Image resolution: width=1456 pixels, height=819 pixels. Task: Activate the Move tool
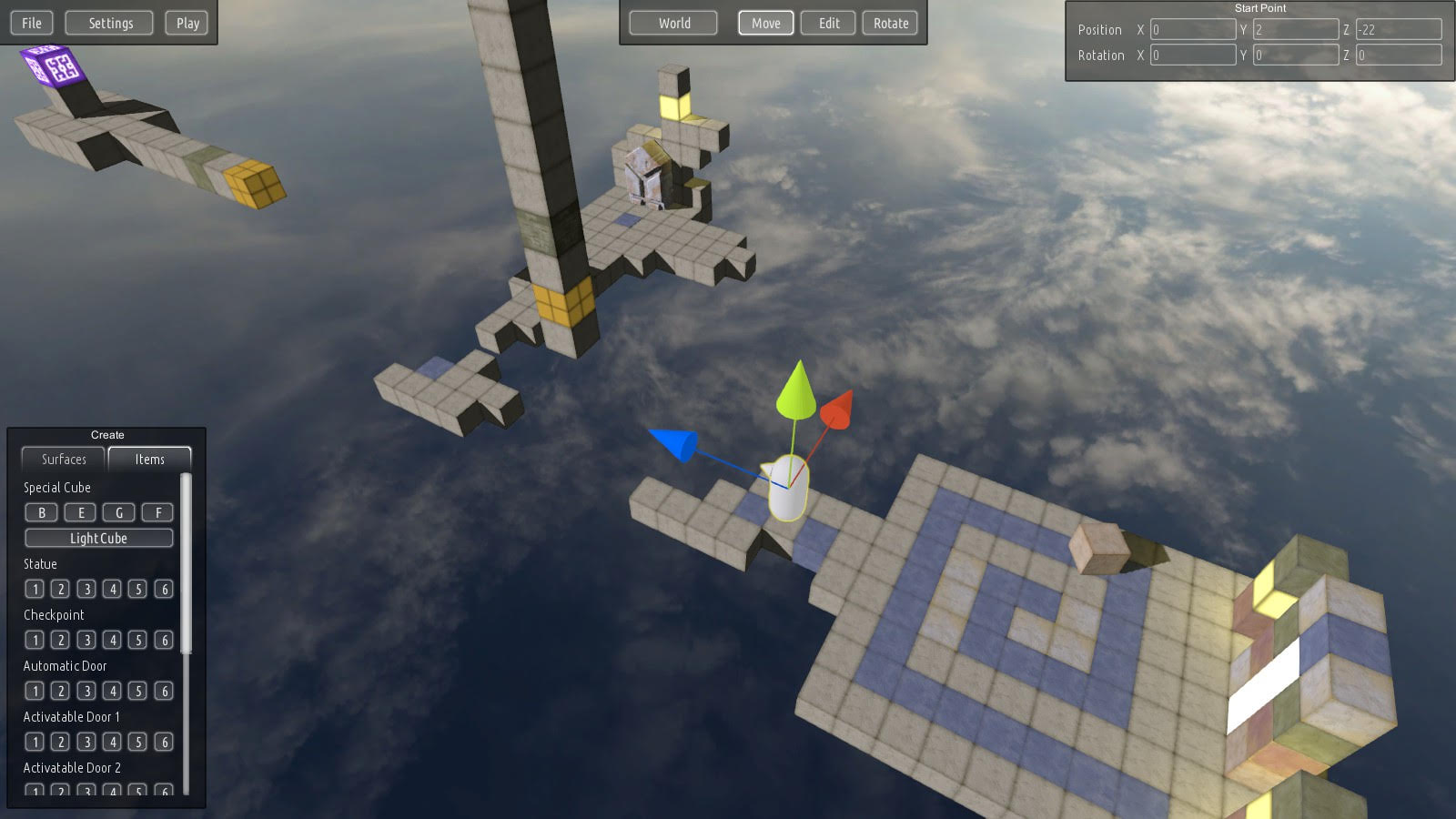point(765,23)
